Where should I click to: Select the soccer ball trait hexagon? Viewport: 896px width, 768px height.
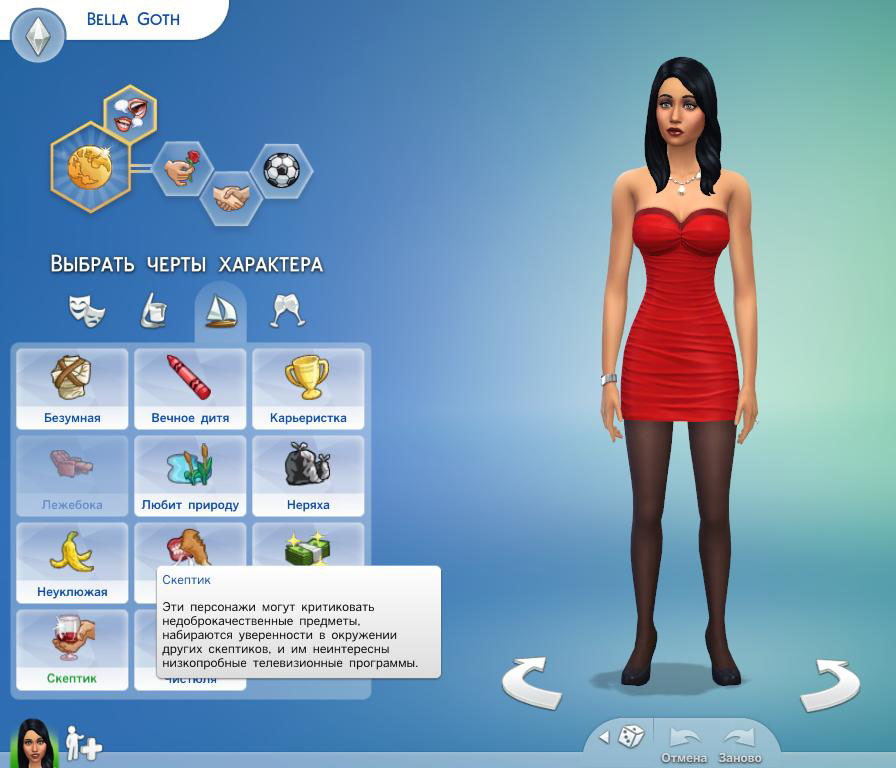coord(281,169)
